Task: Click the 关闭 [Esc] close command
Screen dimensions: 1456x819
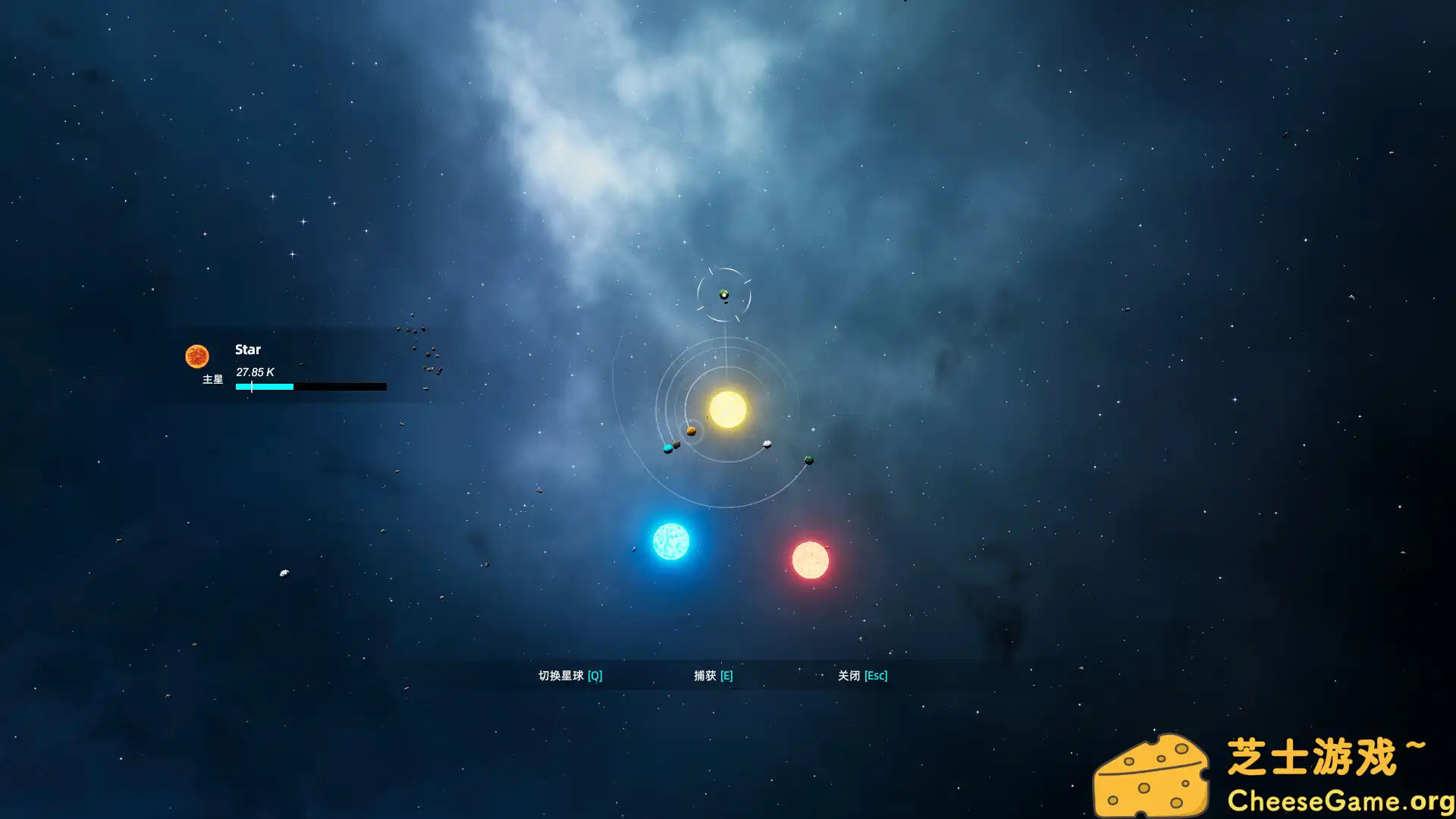Action: pyautogui.click(x=862, y=675)
